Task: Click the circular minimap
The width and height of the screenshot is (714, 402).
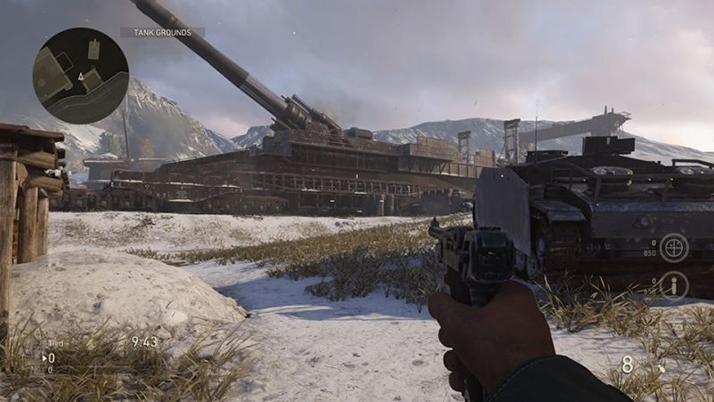Action: point(80,75)
